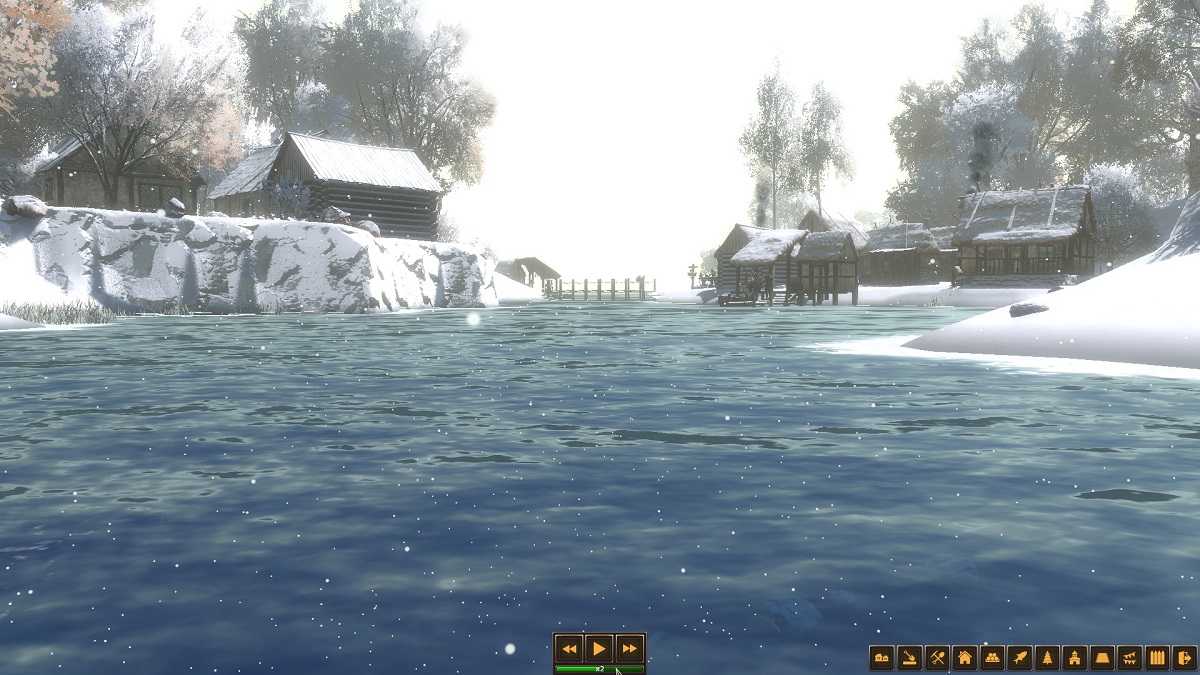Slow down game speed with rewind button
1200x675 pixels.
click(x=569, y=648)
